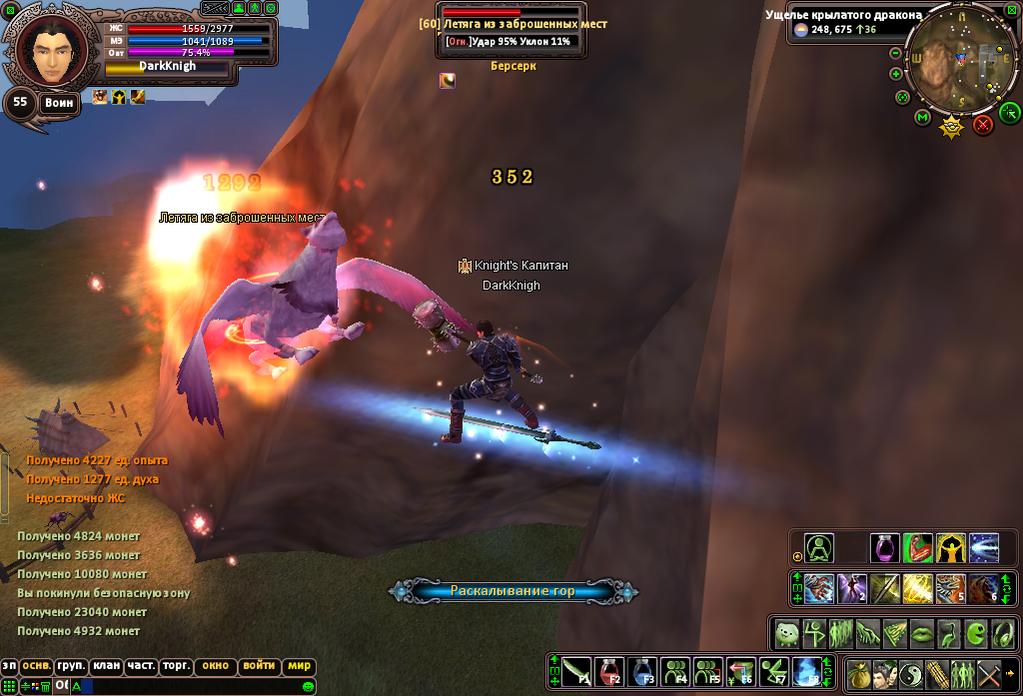Image resolution: width=1023 pixels, height=696 pixels.
Task: Open the "торг." trade chat tab
Action: point(176,666)
